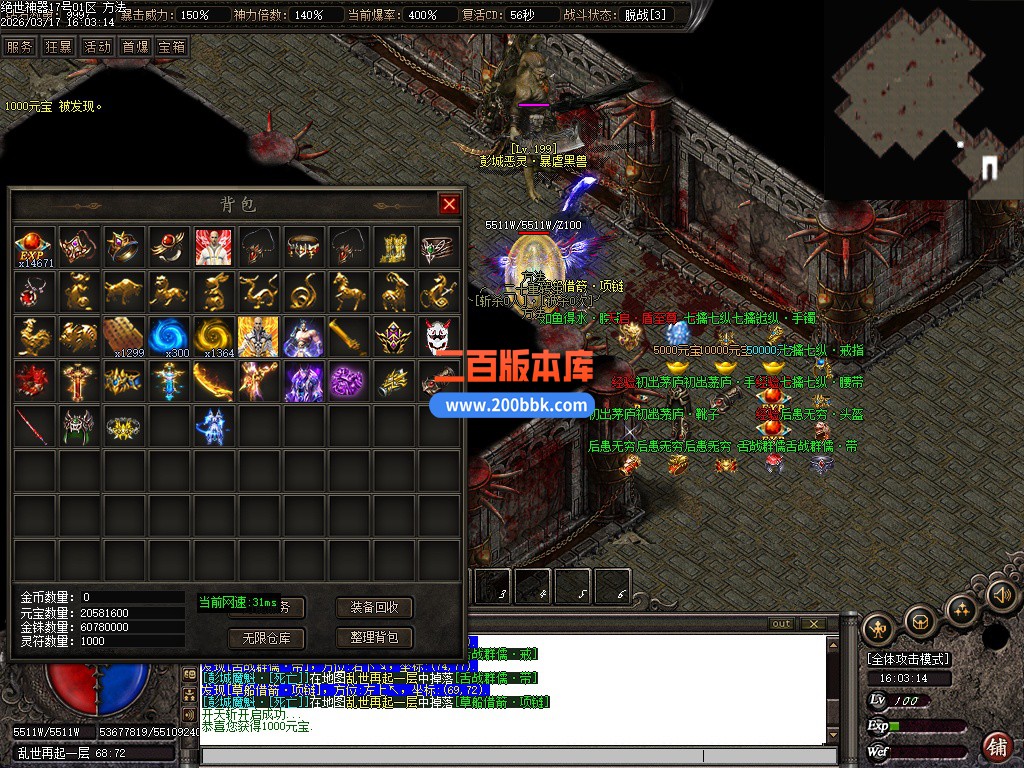Open the red 铺 shop button
1024x768 pixels.
997,746
